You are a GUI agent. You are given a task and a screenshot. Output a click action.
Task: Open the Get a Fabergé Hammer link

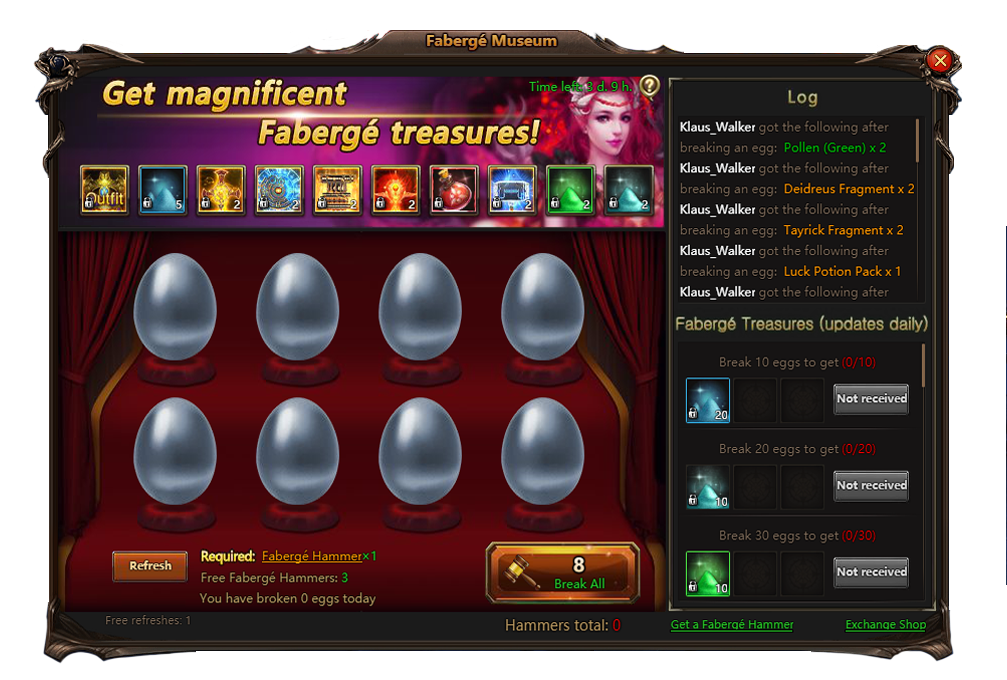pos(732,625)
